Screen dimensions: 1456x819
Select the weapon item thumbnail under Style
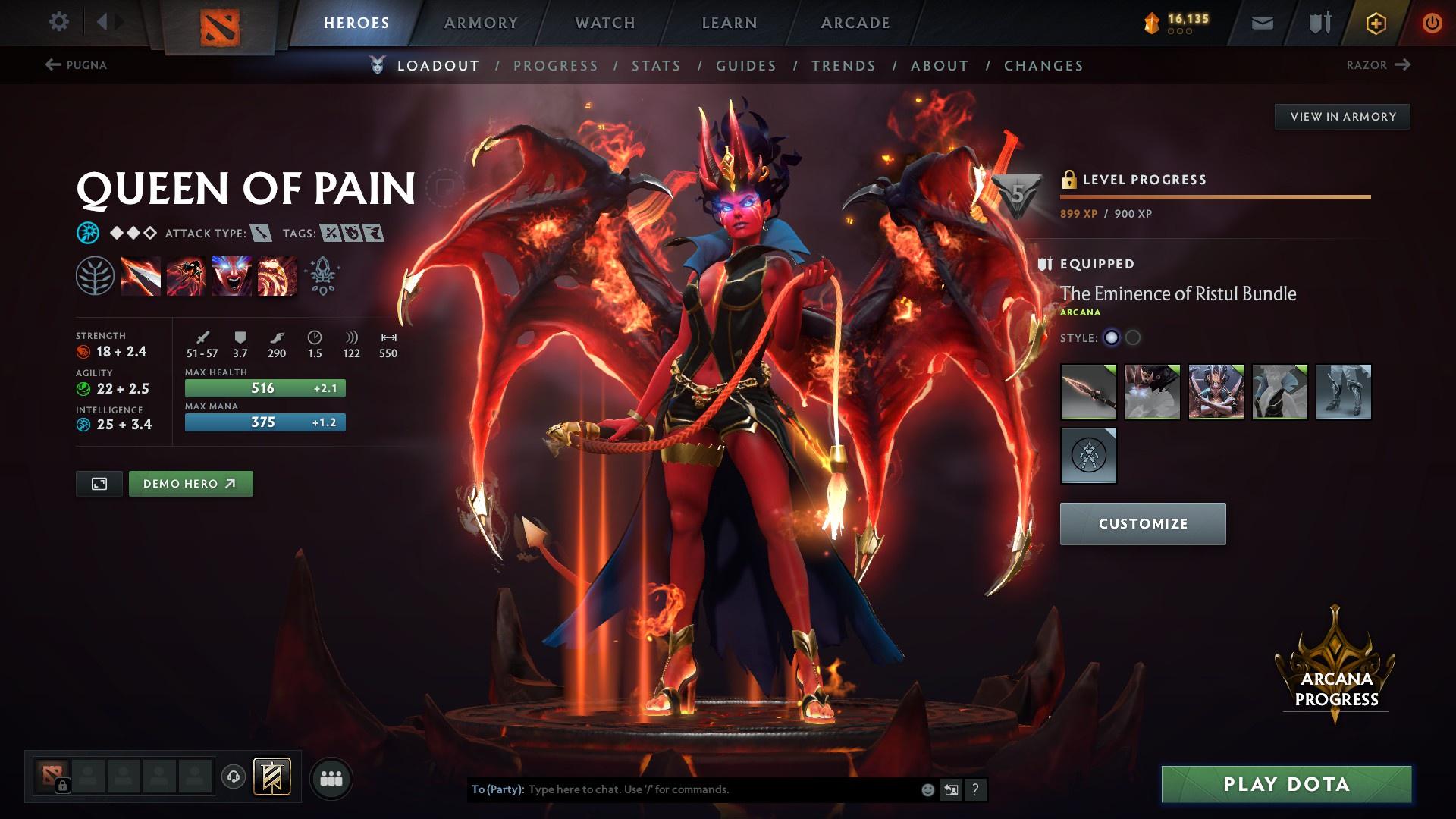click(x=1090, y=392)
